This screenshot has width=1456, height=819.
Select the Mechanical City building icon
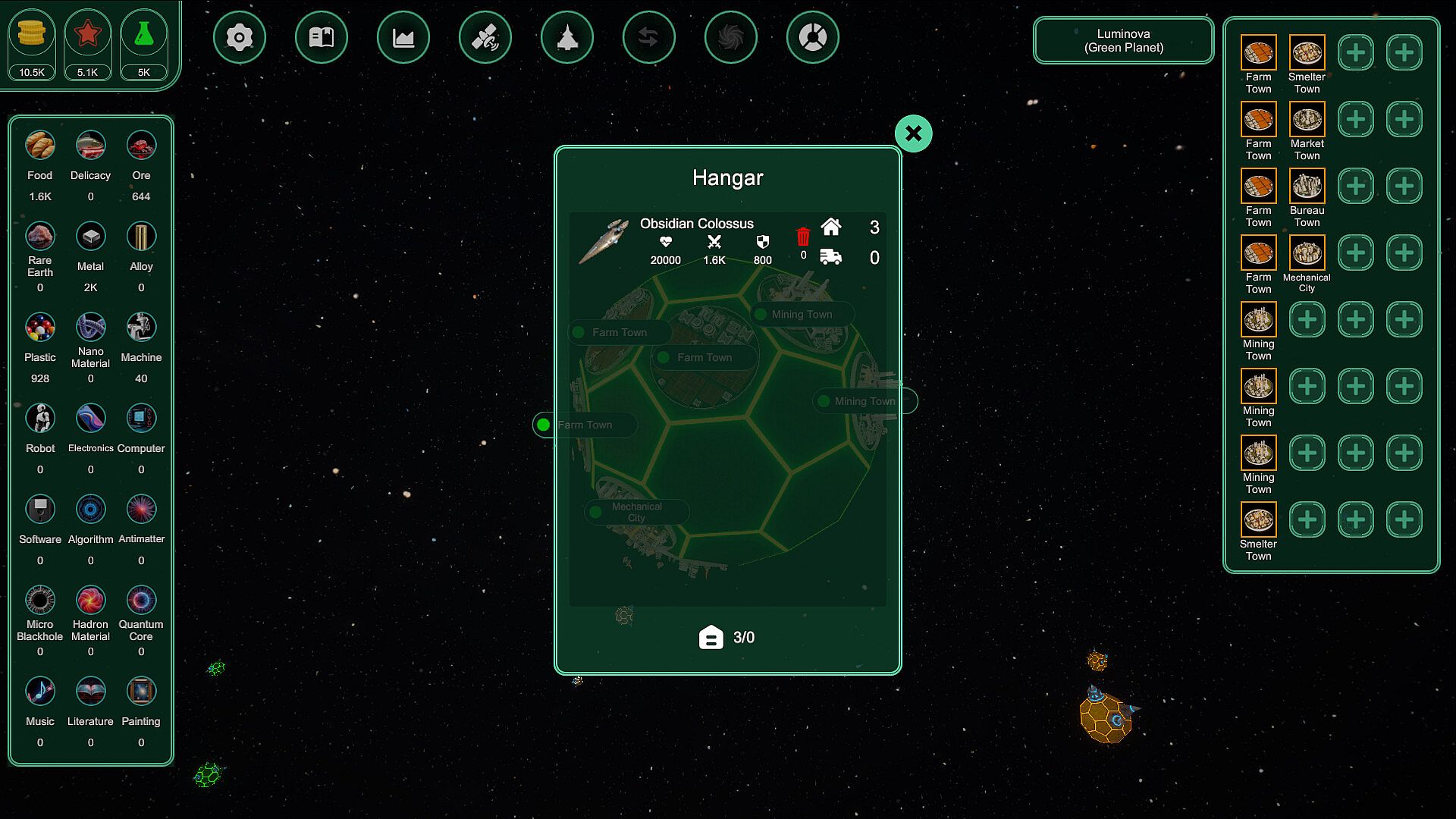tap(1307, 253)
